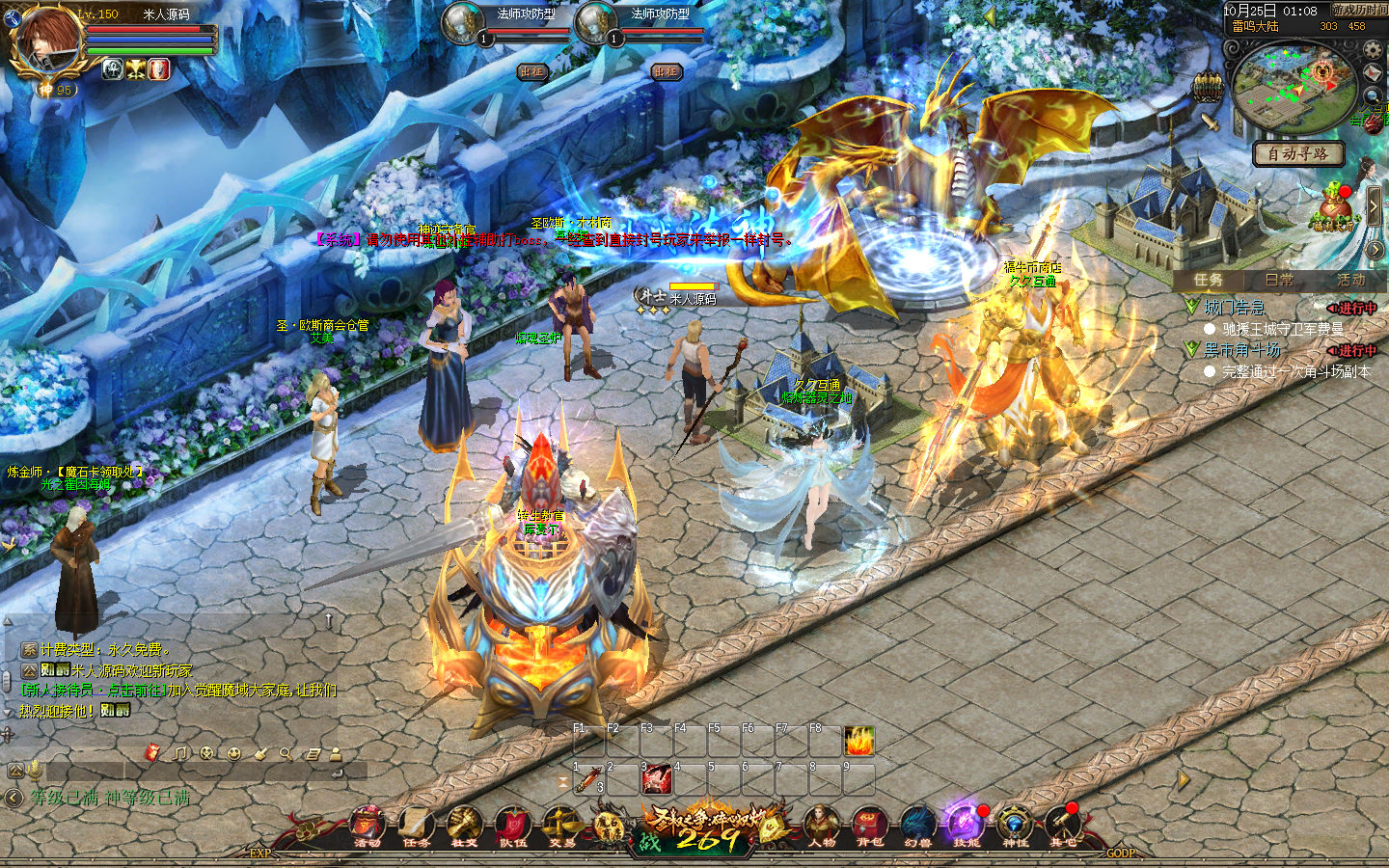Open settings via the minimap gear icon
The width and height of the screenshot is (1389, 868).
click(x=1373, y=51)
